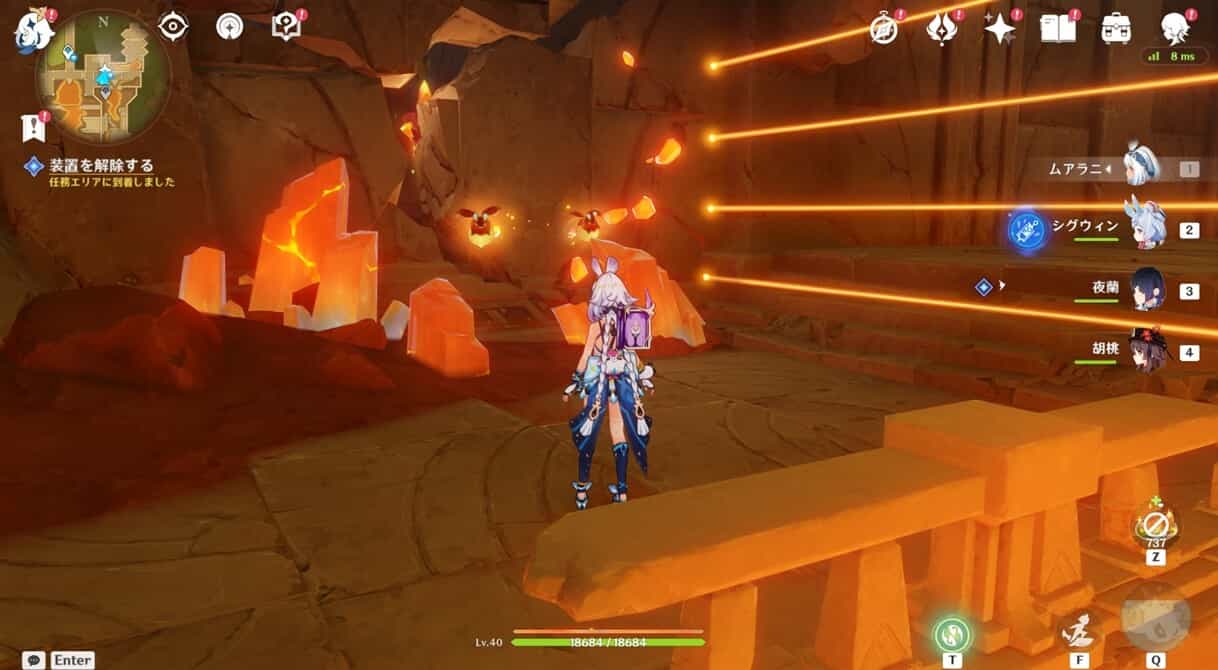Open the compass events icon

884,29
